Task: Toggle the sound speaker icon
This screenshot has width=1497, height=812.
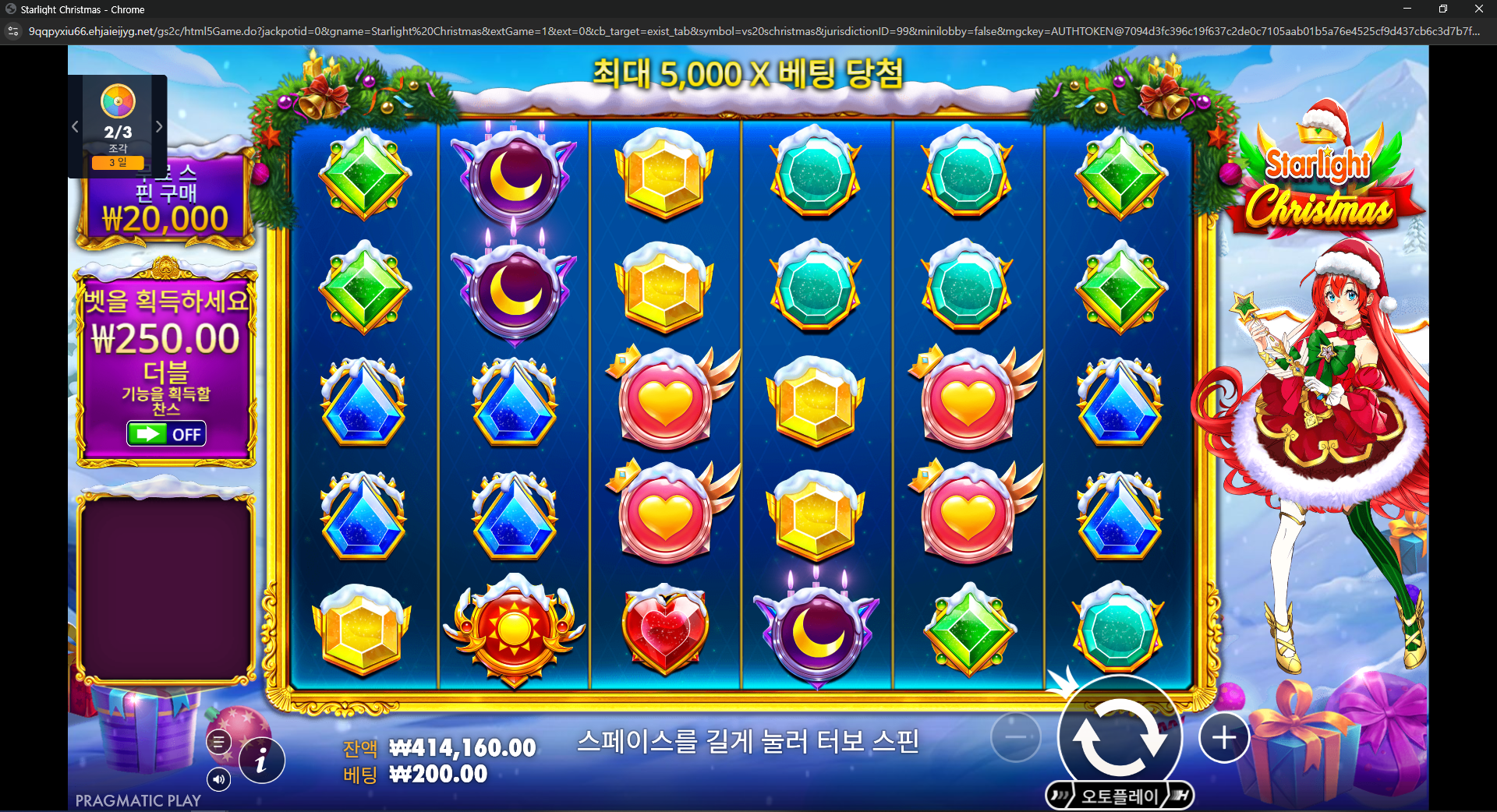Action: (x=219, y=778)
